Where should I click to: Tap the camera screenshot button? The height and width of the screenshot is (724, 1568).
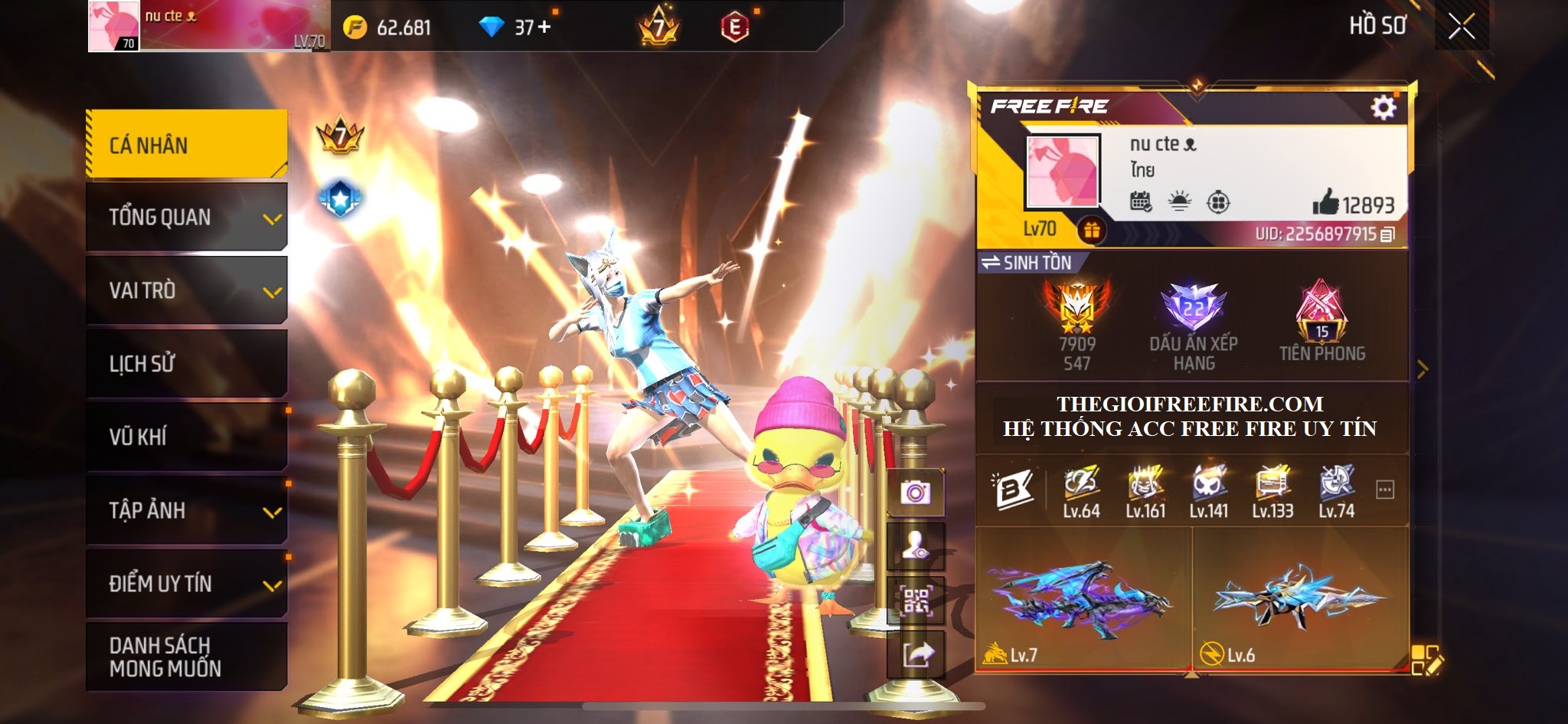coord(915,493)
